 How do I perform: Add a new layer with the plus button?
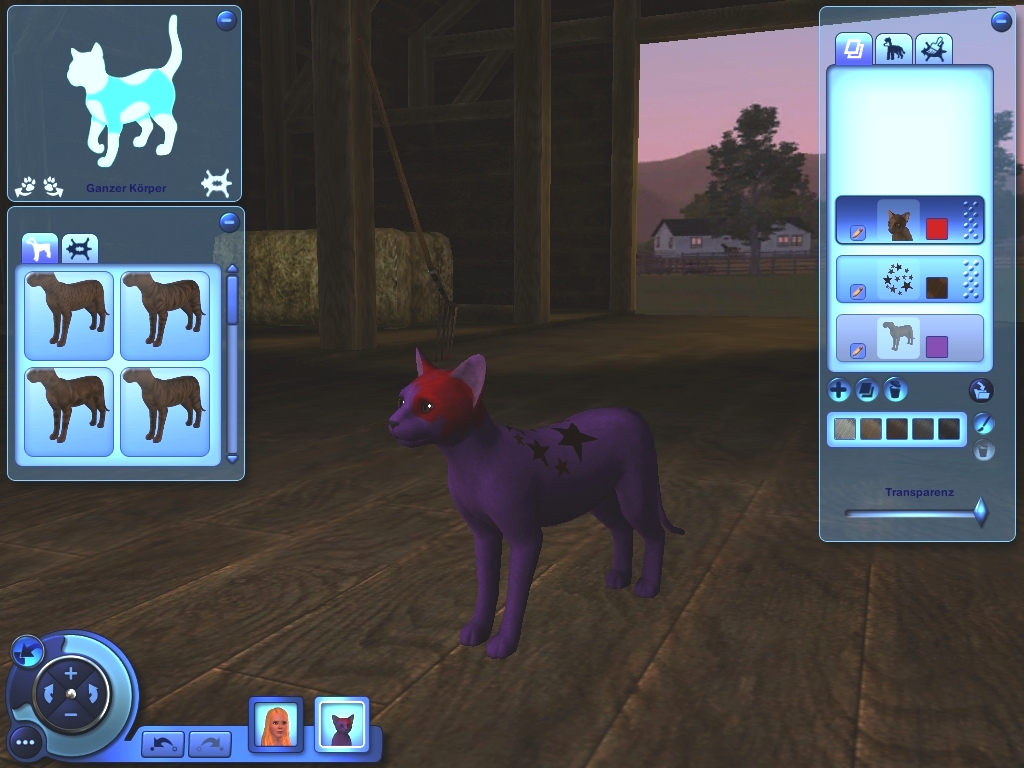[x=839, y=390]
